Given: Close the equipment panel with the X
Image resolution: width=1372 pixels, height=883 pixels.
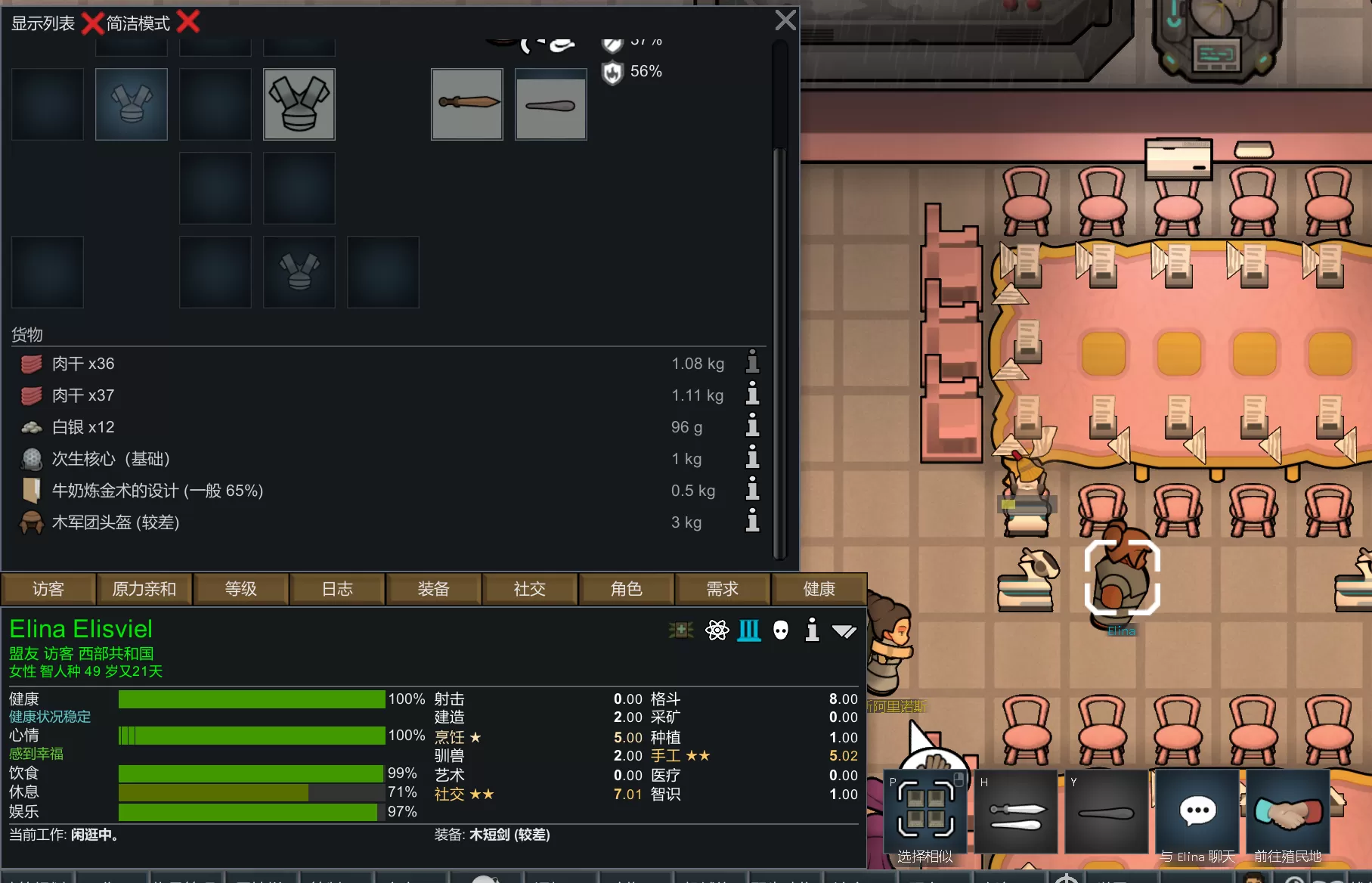Looking at the screenshot, I should (x=785, y=20).
